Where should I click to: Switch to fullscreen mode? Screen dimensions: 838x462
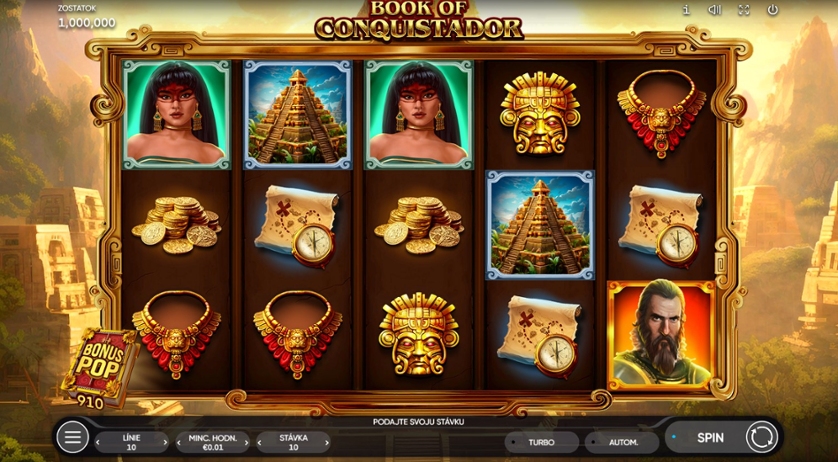coord(743,10)
